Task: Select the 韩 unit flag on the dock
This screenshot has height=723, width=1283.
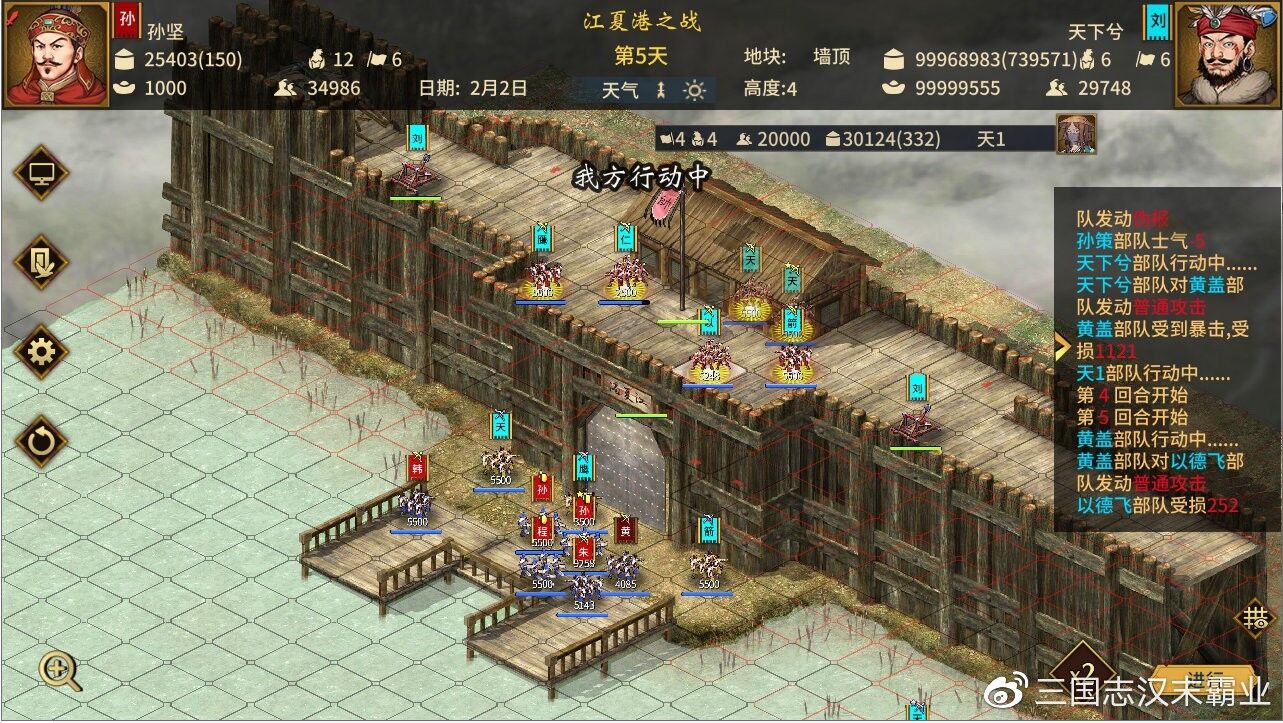Action: pyautogui.click(x=417, y=467)
